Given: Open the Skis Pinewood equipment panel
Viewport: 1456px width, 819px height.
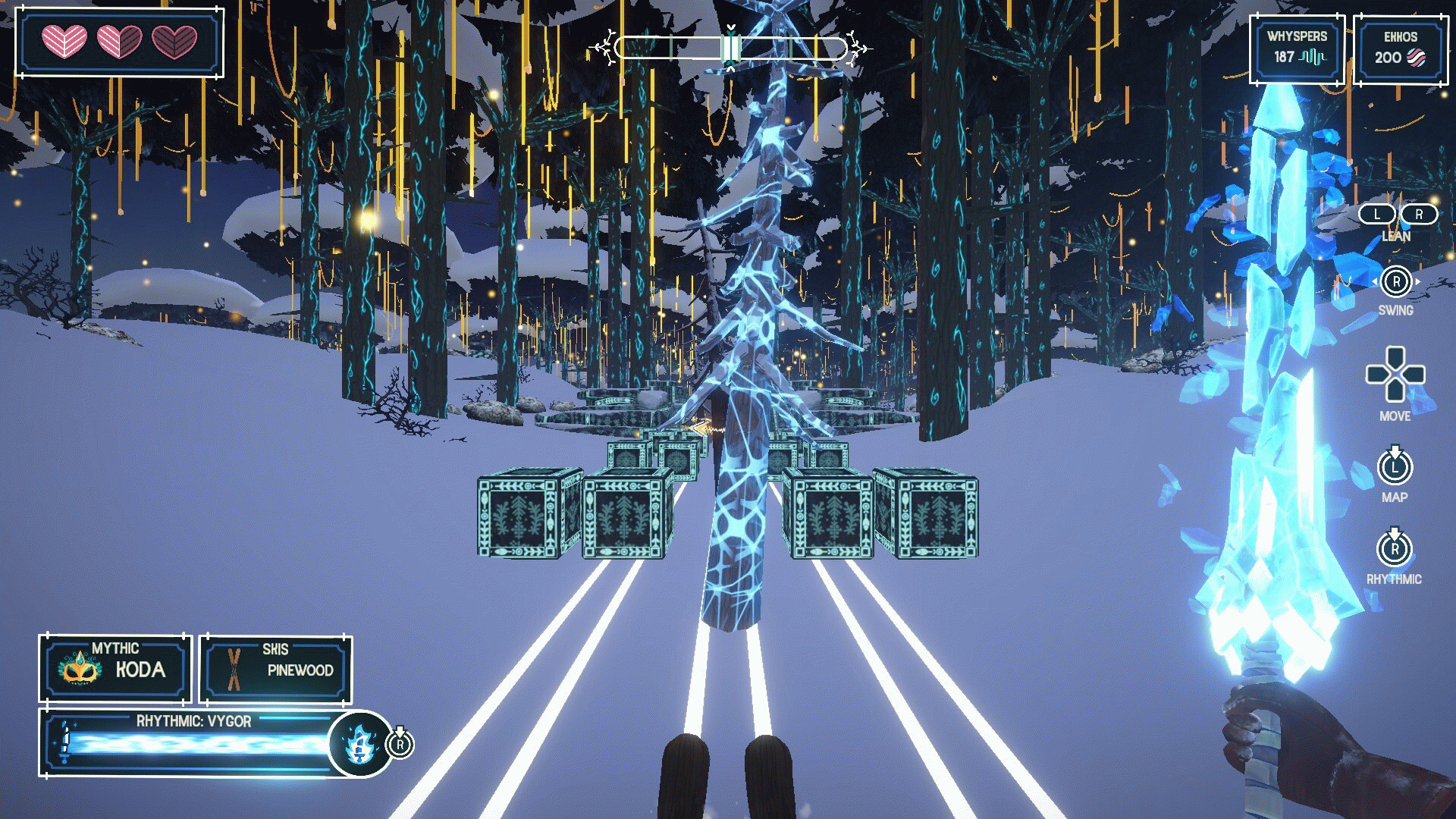Looking at the screenshot, I should point(276,668).
